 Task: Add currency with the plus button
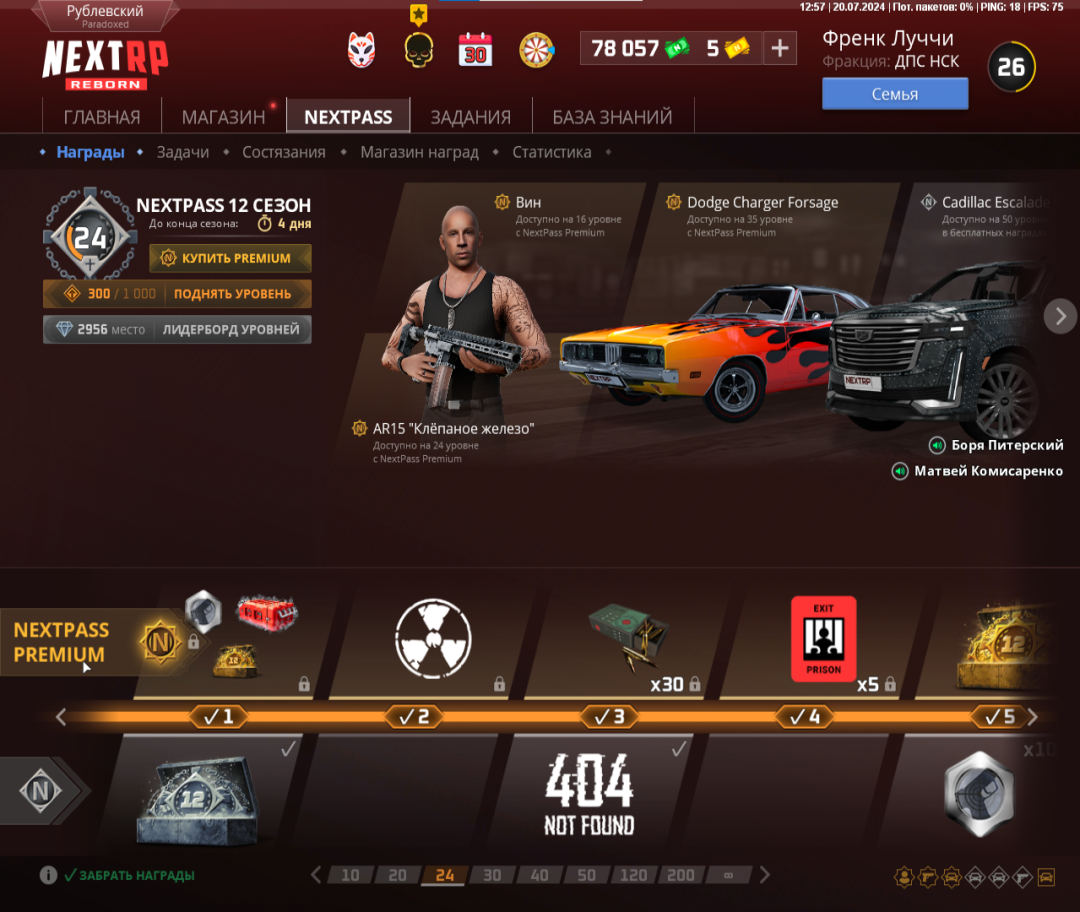(780, 48)
